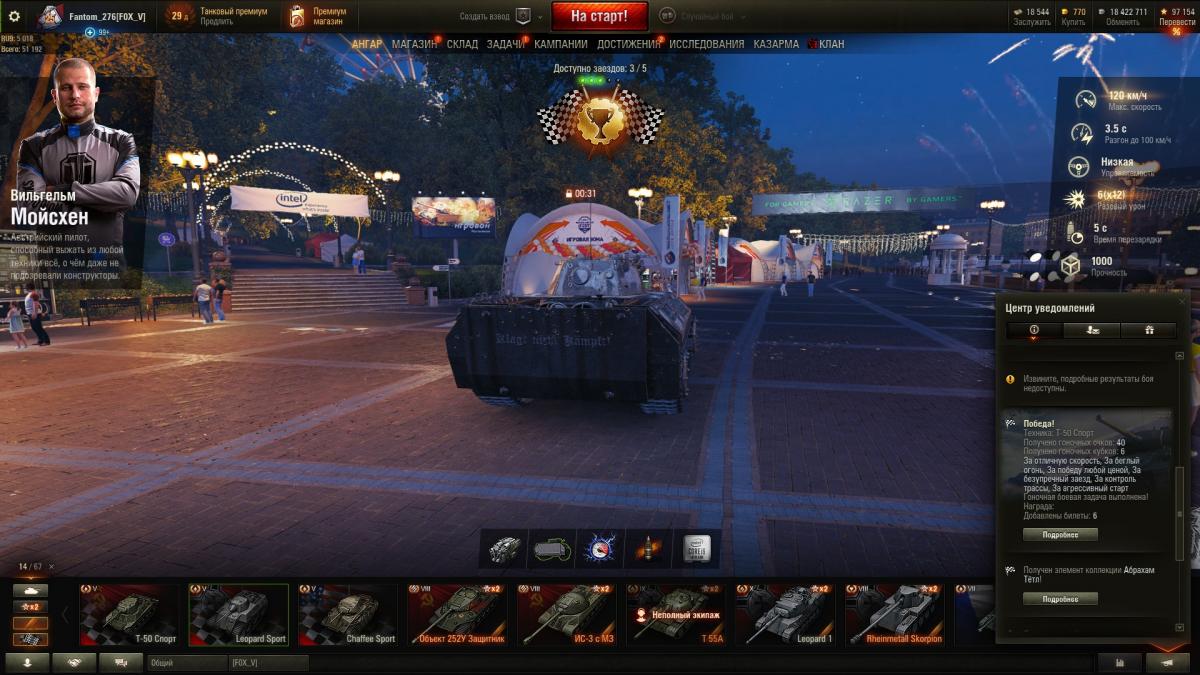Select the Т-50 Спорт tank
Image resolution: width=1200 pixels, height=675 pixels.
tap(130, 615)
